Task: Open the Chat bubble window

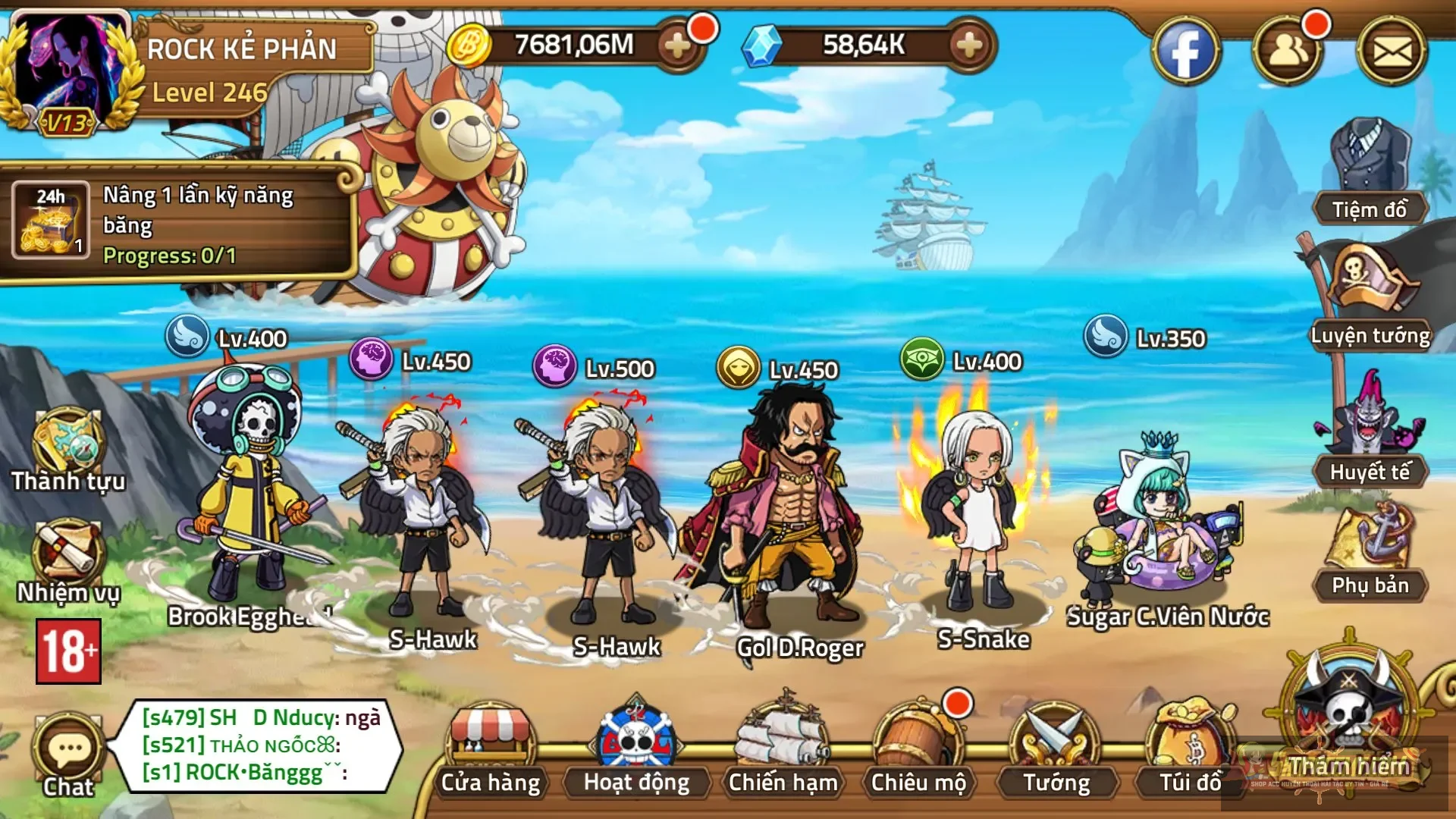Action: 67,747
